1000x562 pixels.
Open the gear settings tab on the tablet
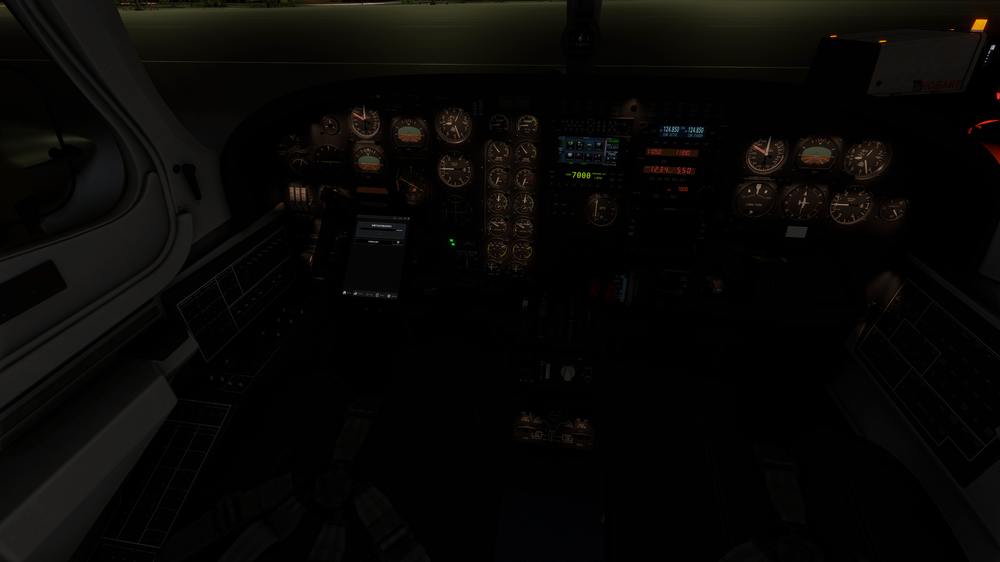click(388, 296)
